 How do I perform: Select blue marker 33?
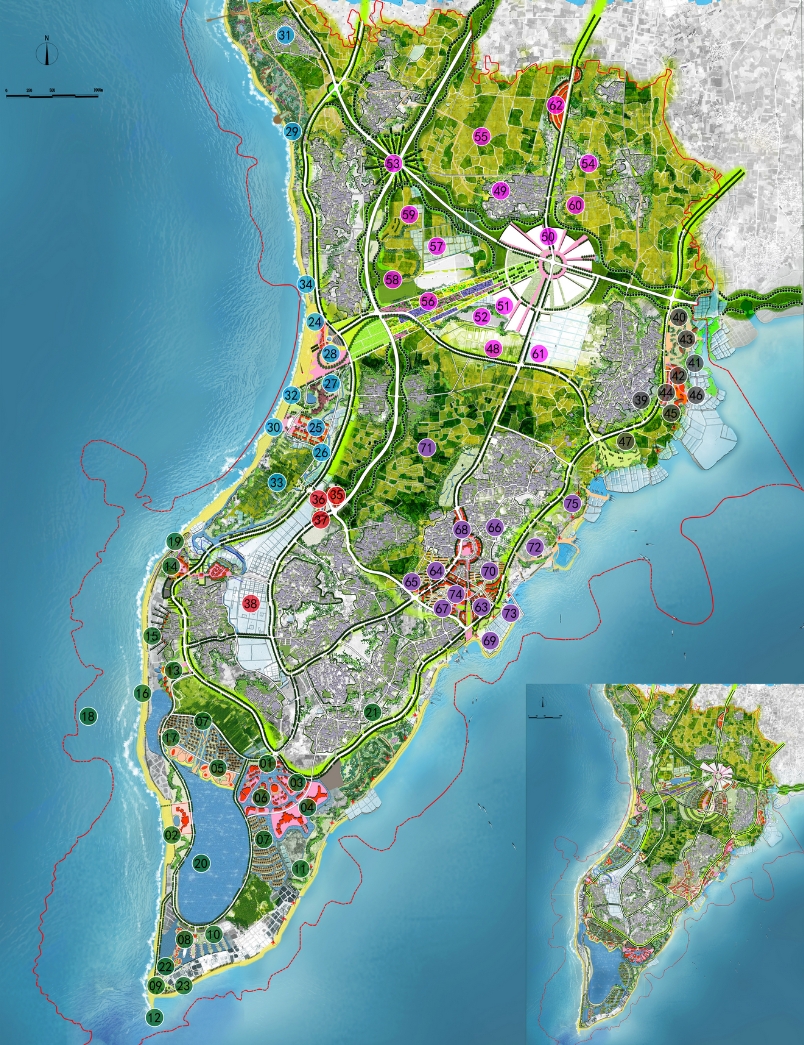277,482
